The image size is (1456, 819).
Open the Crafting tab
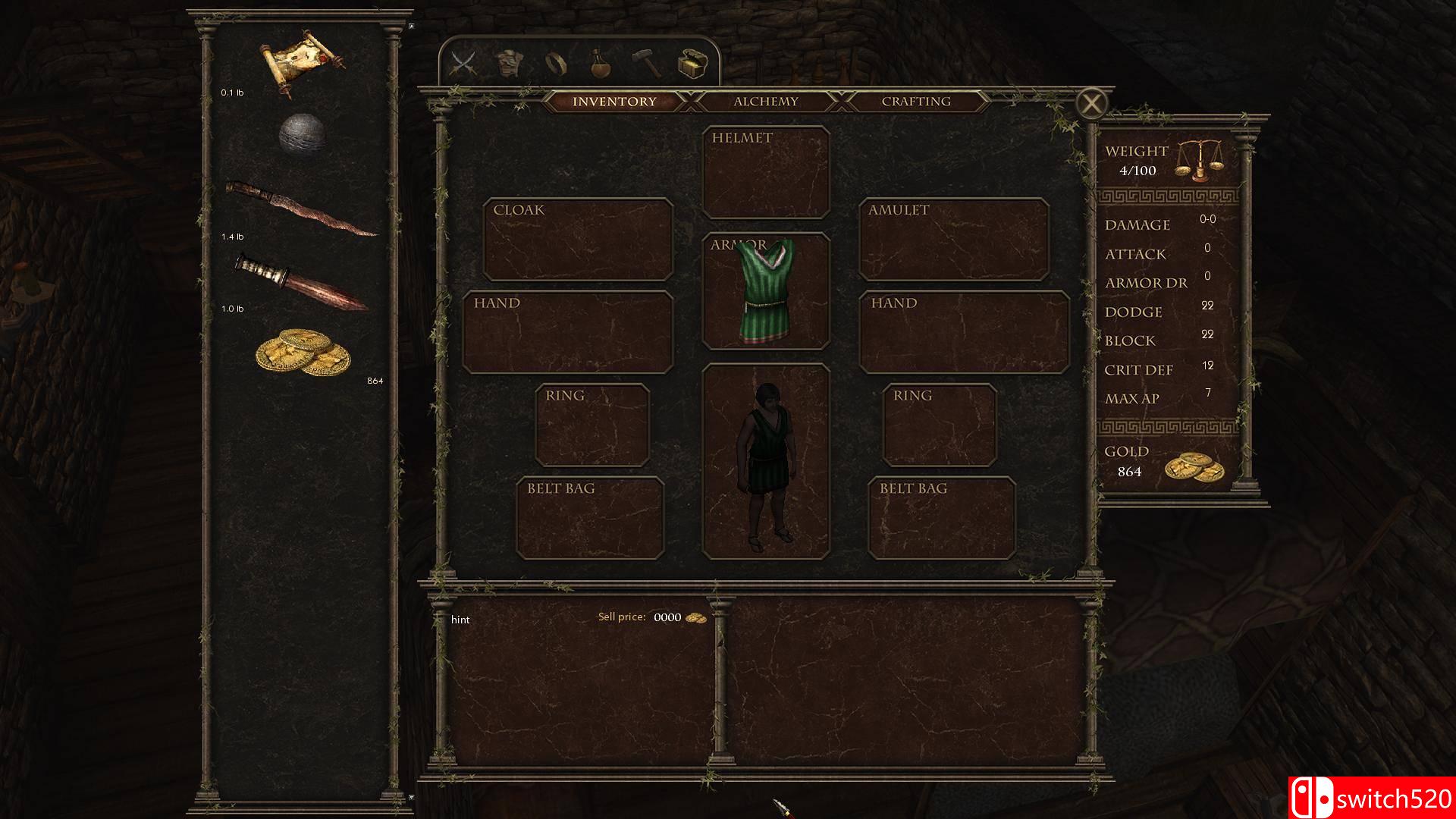click(x=915, y=101)
